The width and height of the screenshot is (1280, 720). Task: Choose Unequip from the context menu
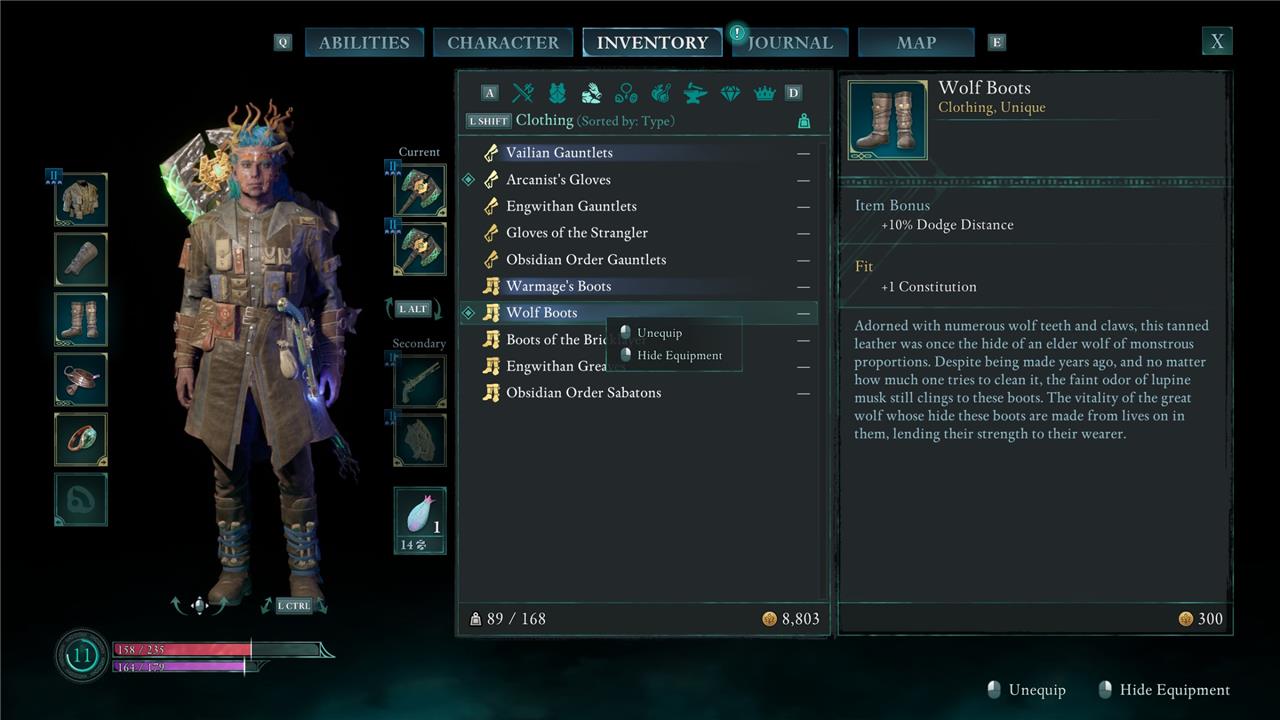tap(659, 333)
